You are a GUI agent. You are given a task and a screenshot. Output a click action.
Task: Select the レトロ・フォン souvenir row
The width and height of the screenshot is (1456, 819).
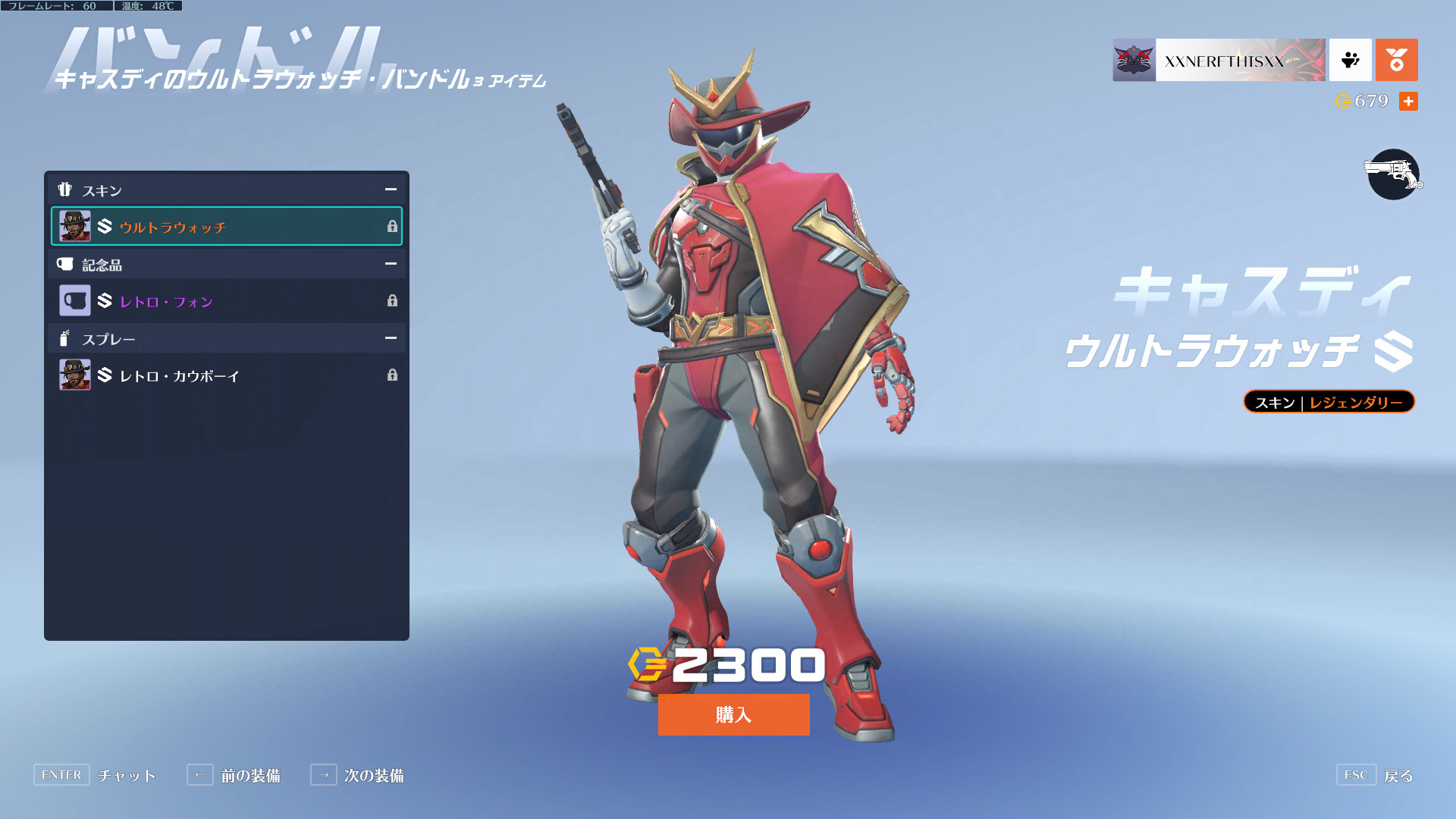pyautogui.click(x=226, y=301)
